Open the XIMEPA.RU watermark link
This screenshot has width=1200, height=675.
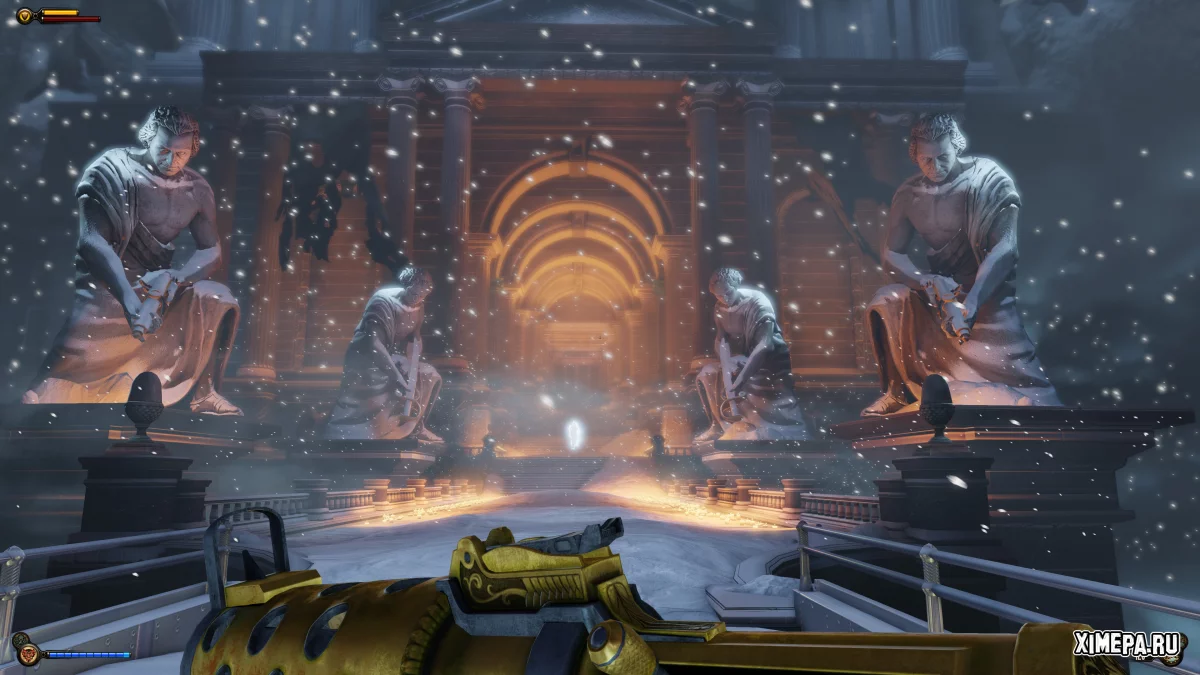[1130, 645]
